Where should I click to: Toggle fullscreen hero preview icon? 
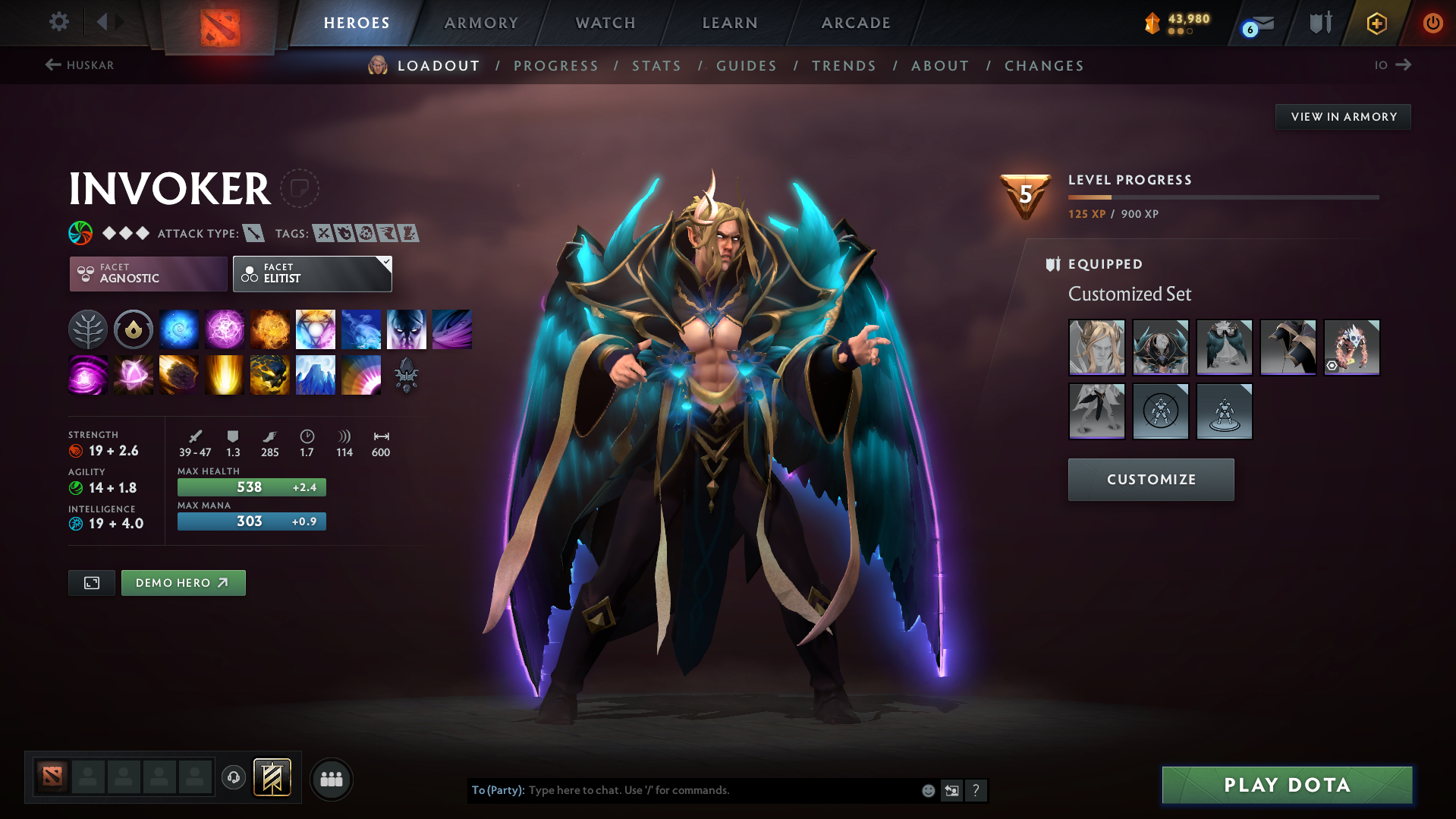click(91, 582)
